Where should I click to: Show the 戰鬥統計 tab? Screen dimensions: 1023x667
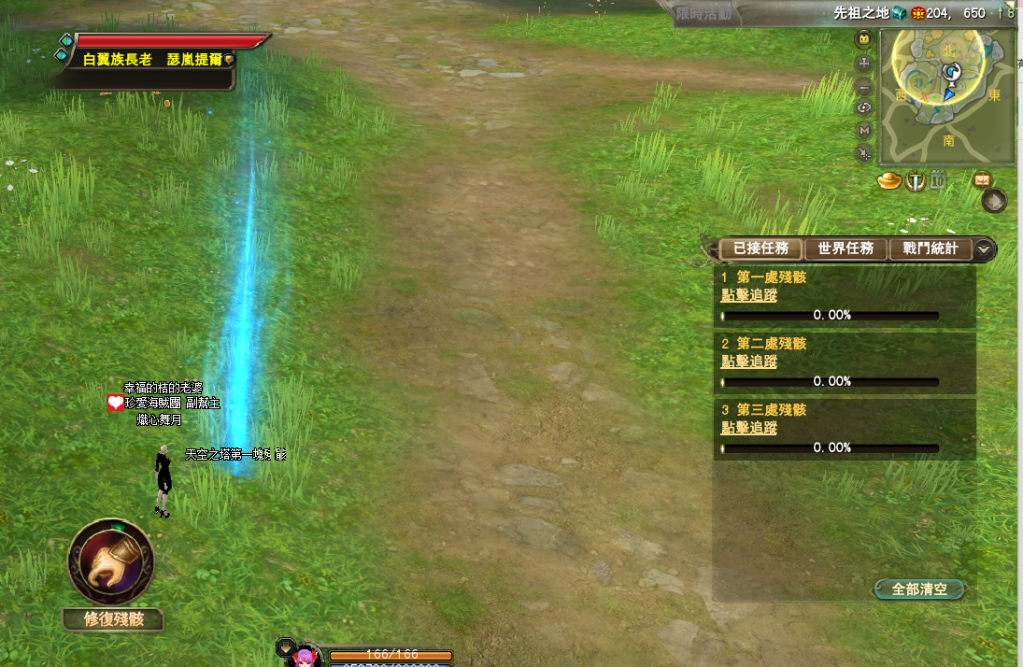tap(930, 249)
